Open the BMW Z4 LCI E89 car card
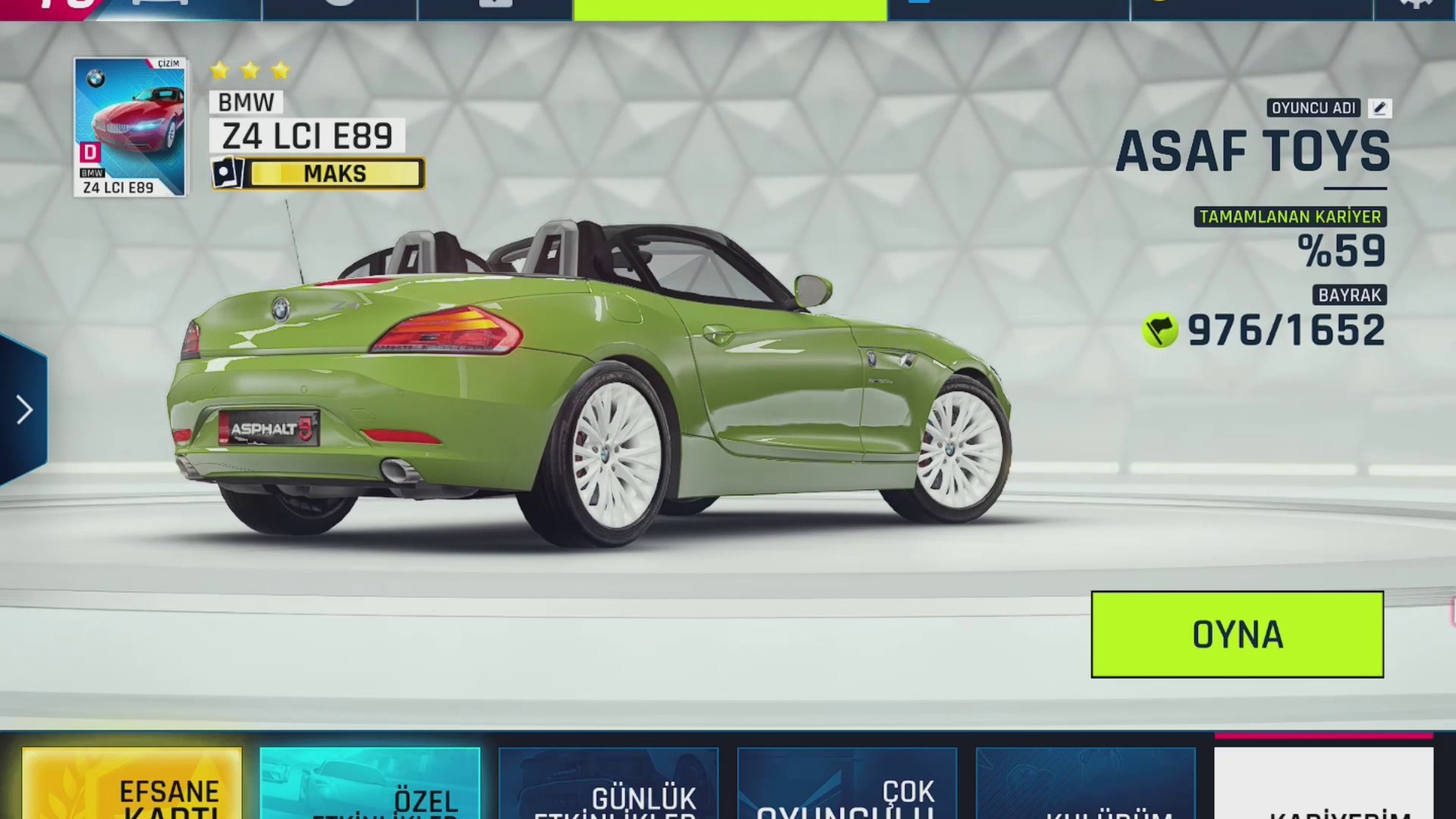 pos(130,127)
